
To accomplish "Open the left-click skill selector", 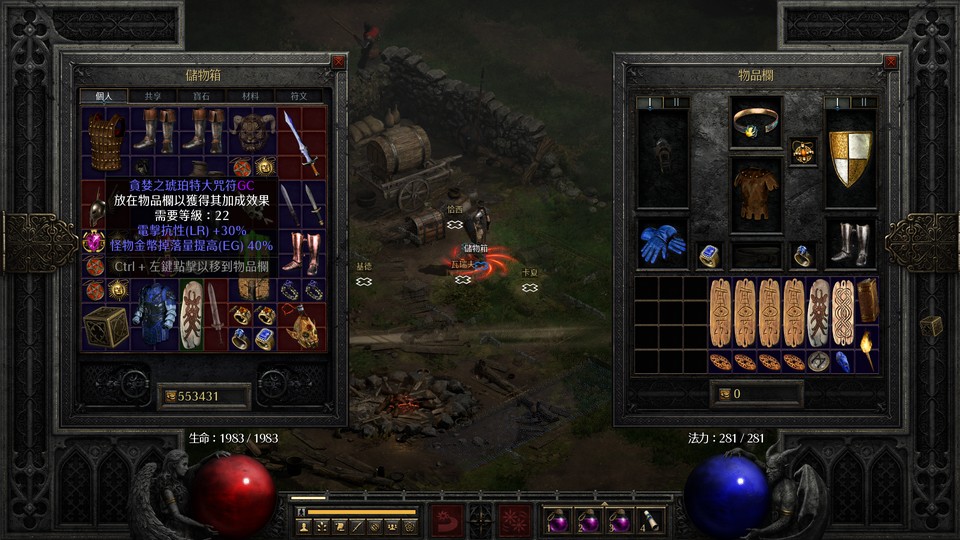I will coord(447,520).
